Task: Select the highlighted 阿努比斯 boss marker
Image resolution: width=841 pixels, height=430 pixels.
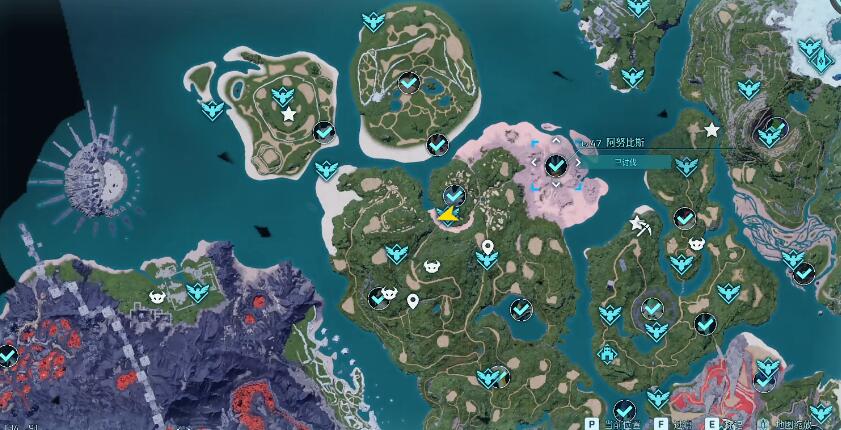Action: point(556,164)
